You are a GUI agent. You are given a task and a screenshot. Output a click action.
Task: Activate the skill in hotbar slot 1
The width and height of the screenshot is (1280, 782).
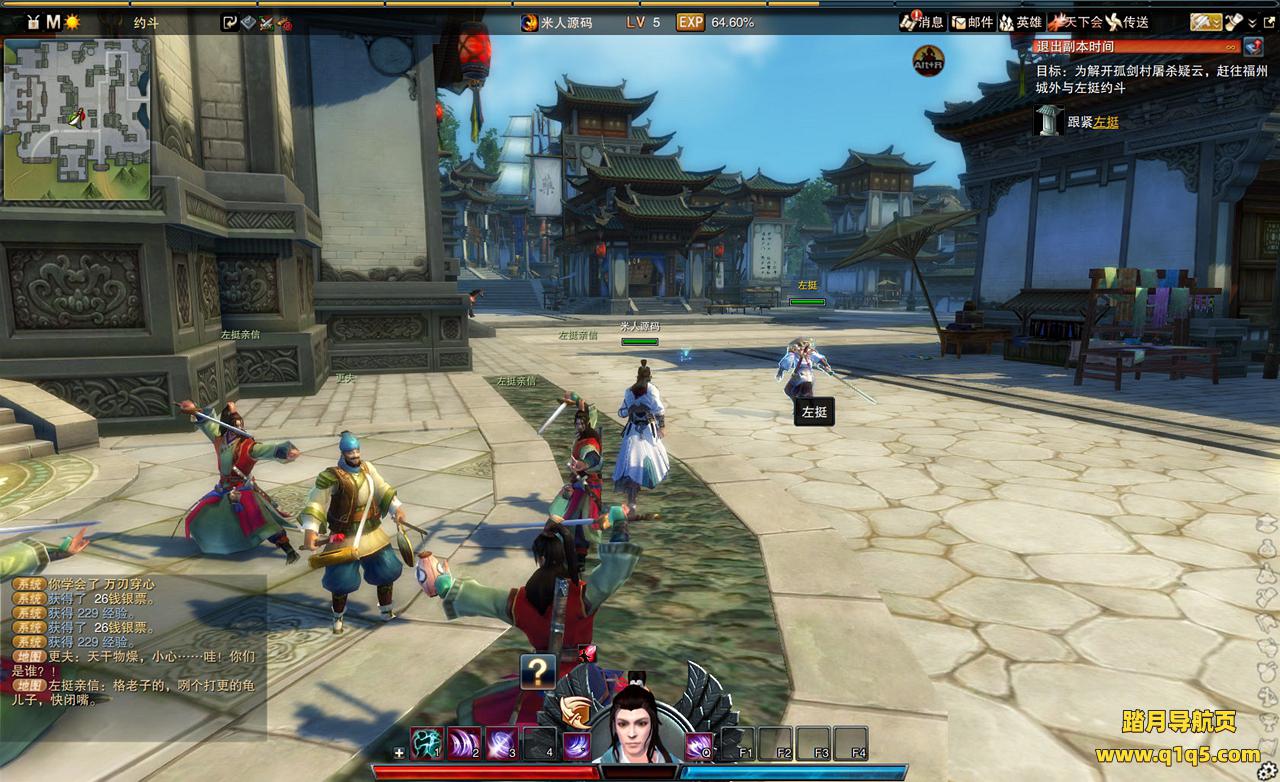point(427,743)
